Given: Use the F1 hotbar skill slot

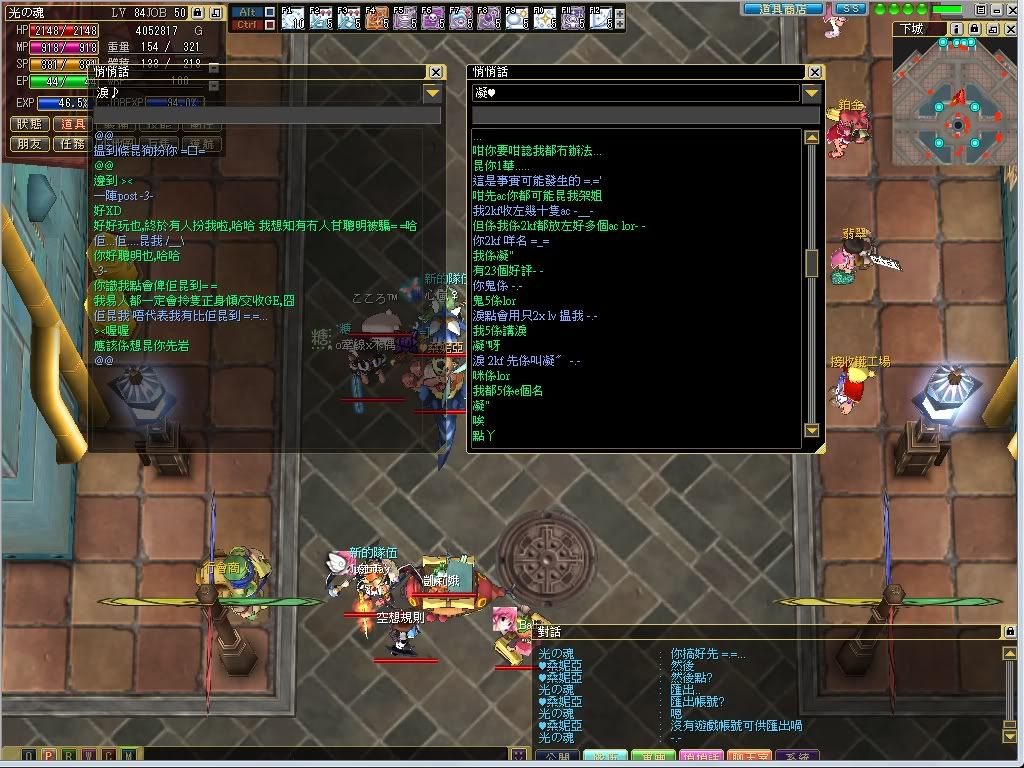Looking at the screenshot, I should (292, 17).
